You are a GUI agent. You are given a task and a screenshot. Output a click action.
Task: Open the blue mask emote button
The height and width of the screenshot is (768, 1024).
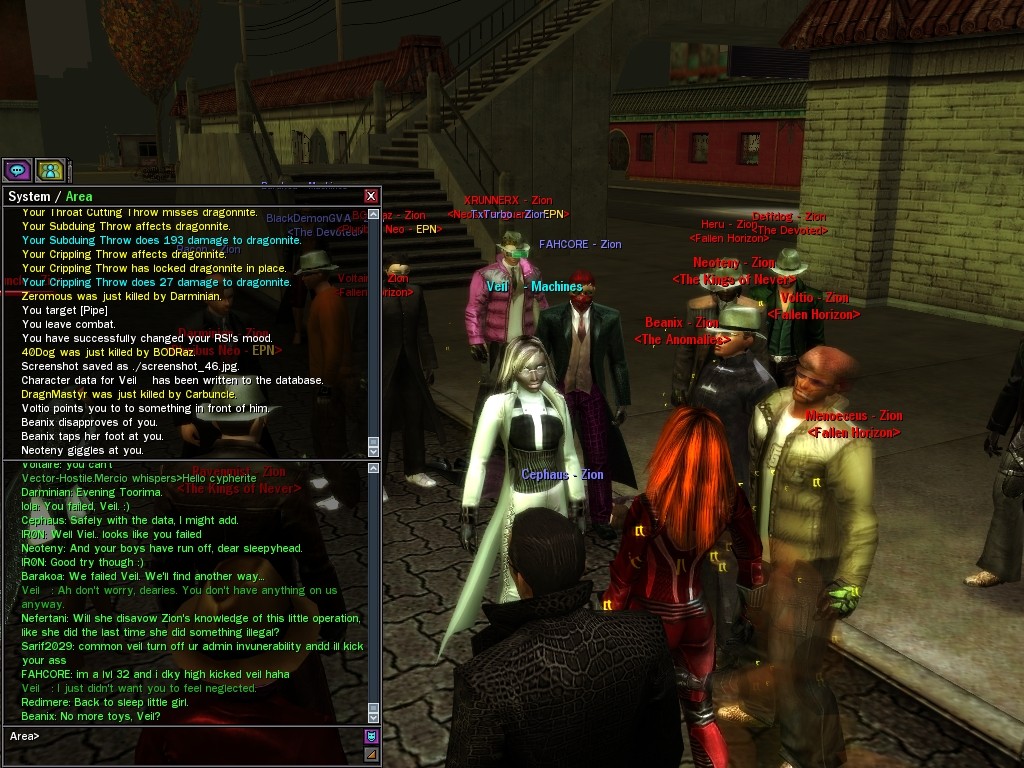(x=371, y=737)
